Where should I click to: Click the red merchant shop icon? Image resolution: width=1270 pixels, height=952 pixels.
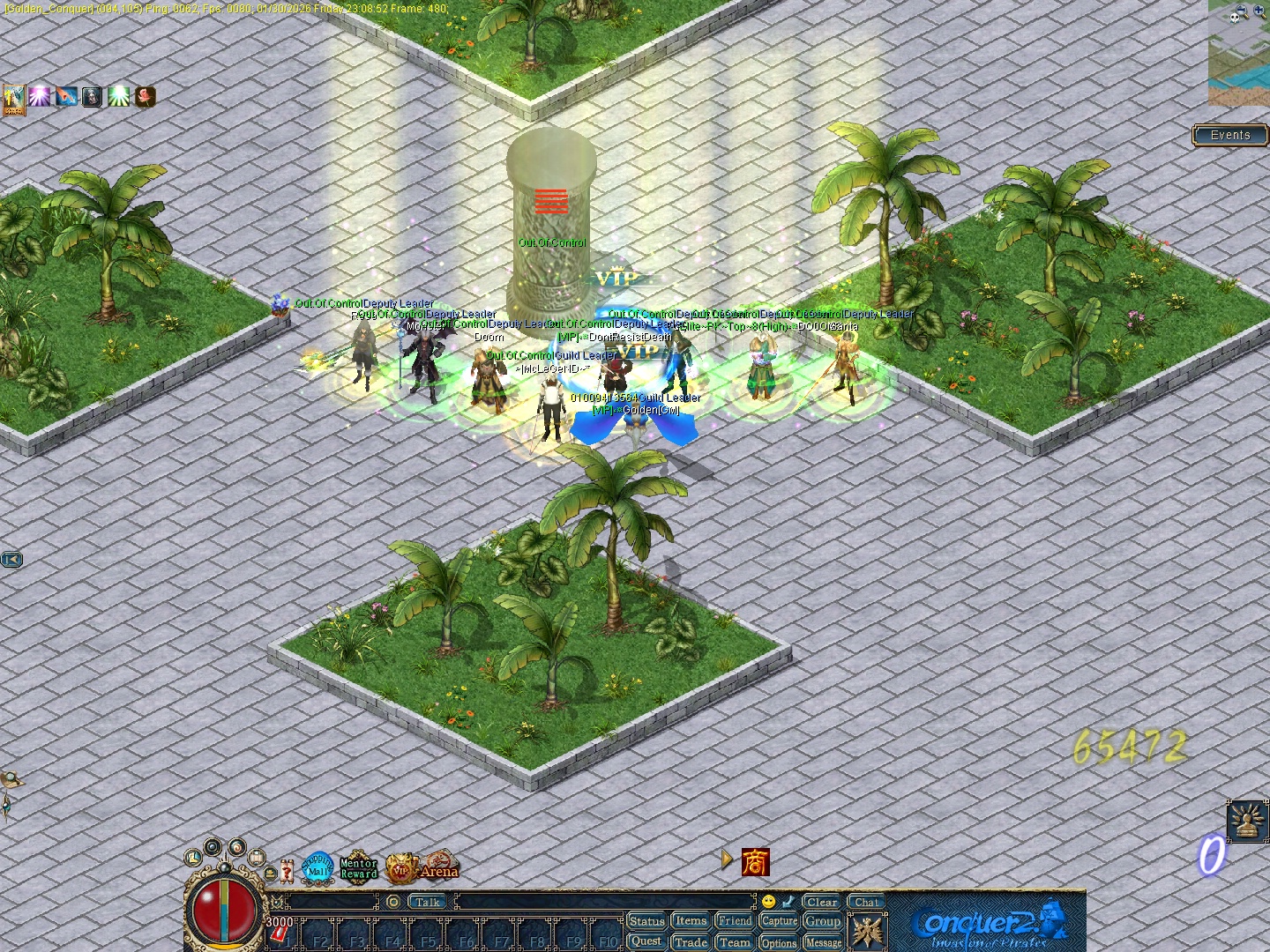757,862
